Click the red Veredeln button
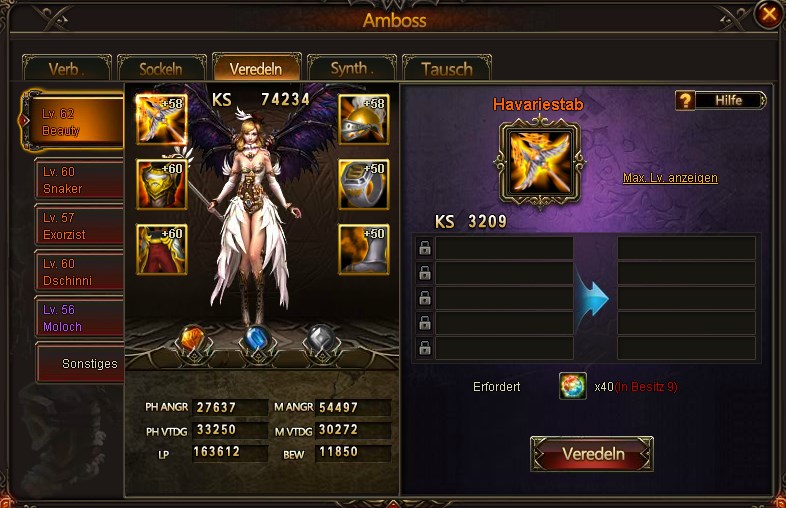 pyautogui.click(x=592, y=454)
